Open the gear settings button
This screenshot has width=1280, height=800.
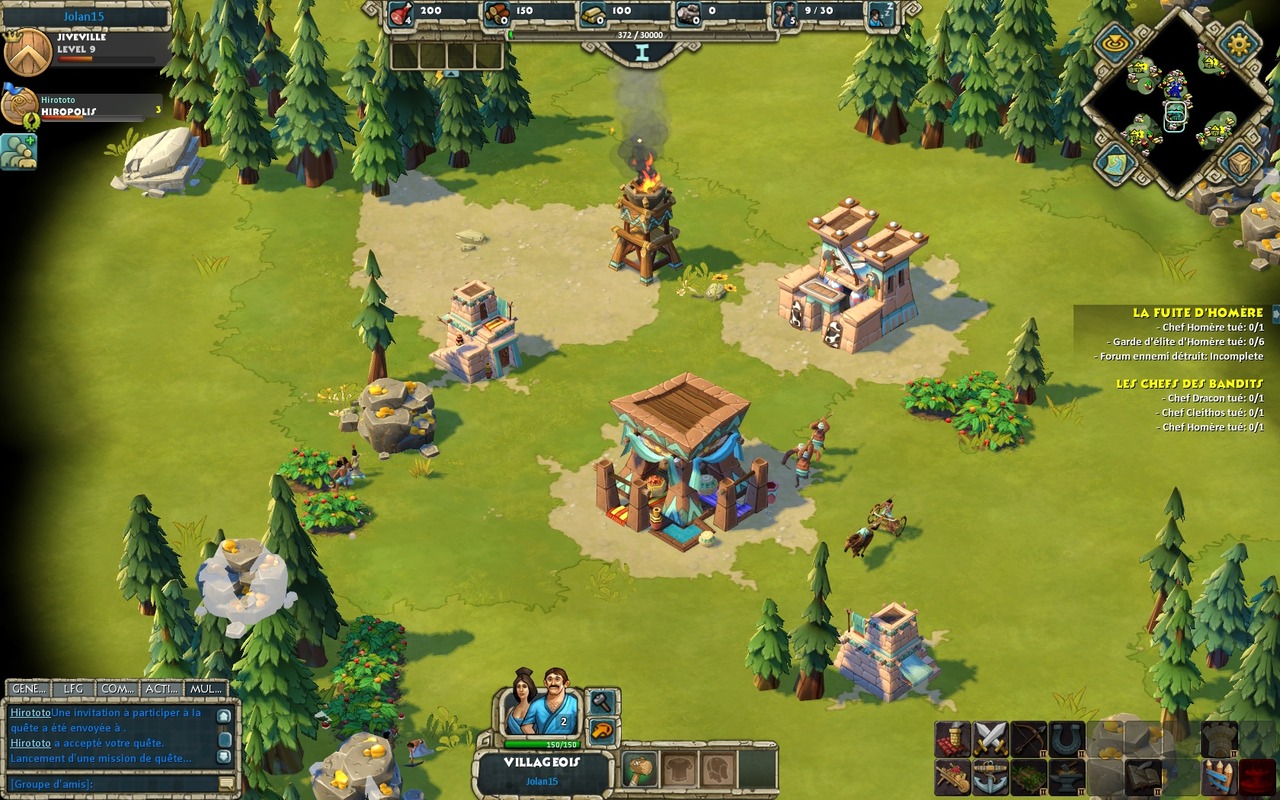[1240, 44]
